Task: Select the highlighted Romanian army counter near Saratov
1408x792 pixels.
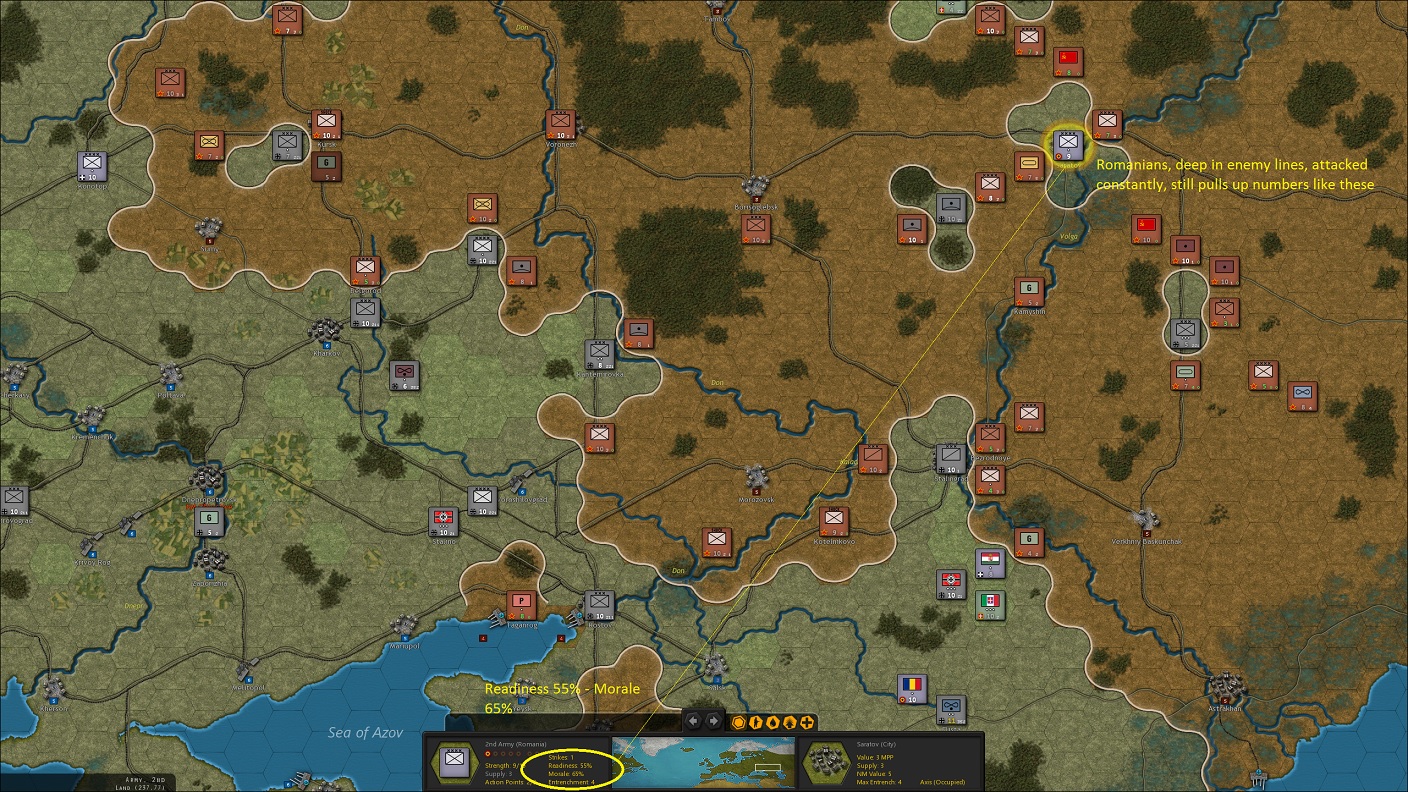Action: click(x=1069, y=143)
